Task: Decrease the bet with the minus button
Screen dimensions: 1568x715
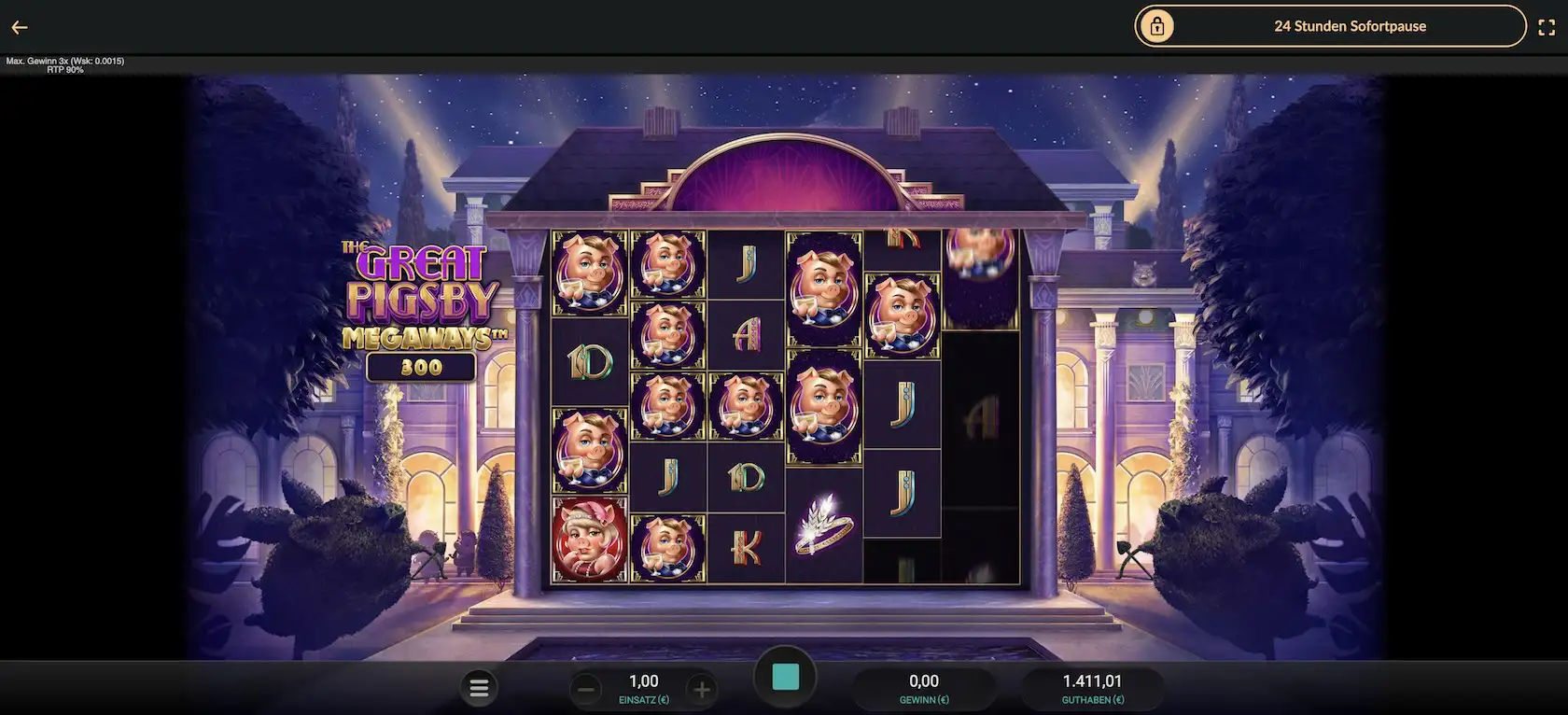Action: pyautogui.click(x=586, y=690)
